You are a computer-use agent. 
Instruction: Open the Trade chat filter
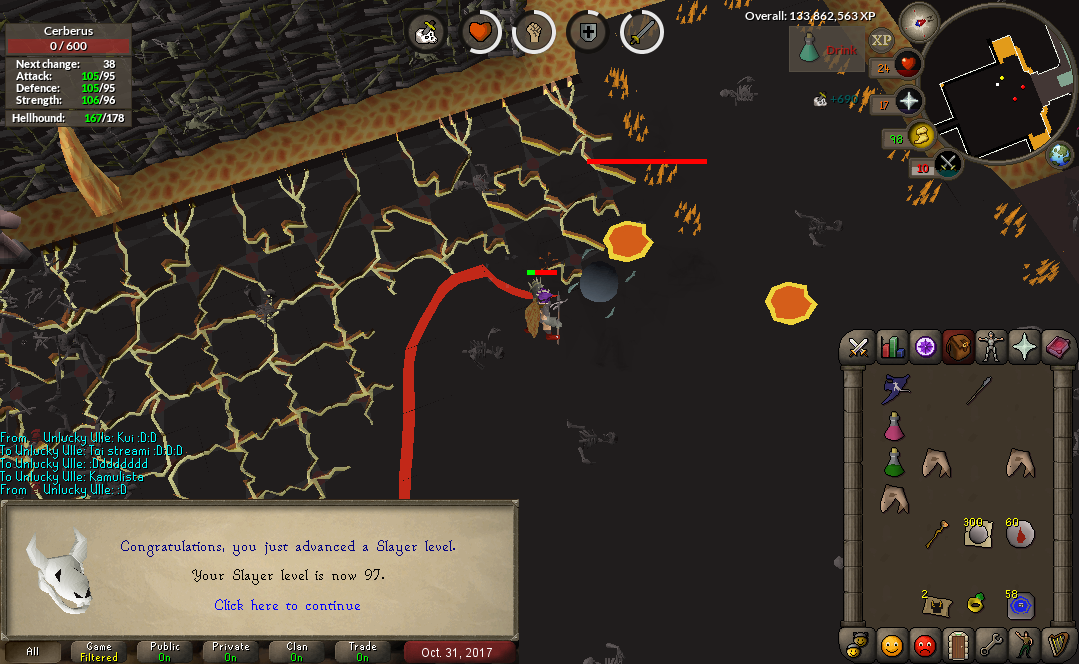[362, 652]
